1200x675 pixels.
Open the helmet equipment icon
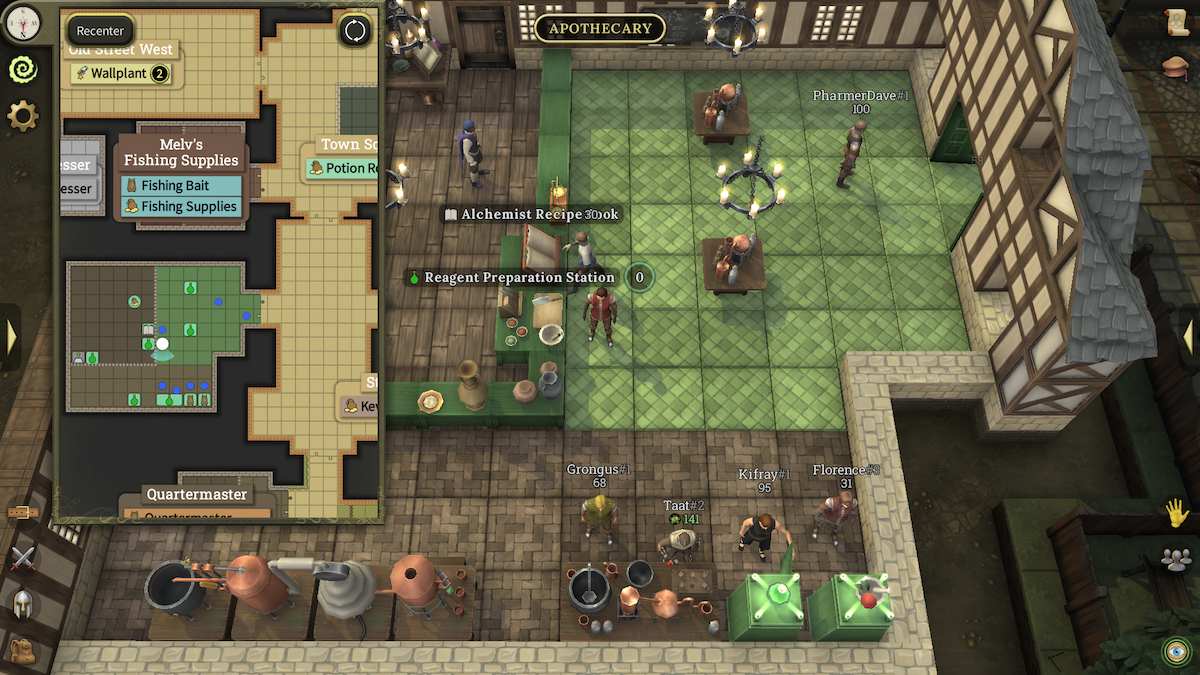pos(22,603)
